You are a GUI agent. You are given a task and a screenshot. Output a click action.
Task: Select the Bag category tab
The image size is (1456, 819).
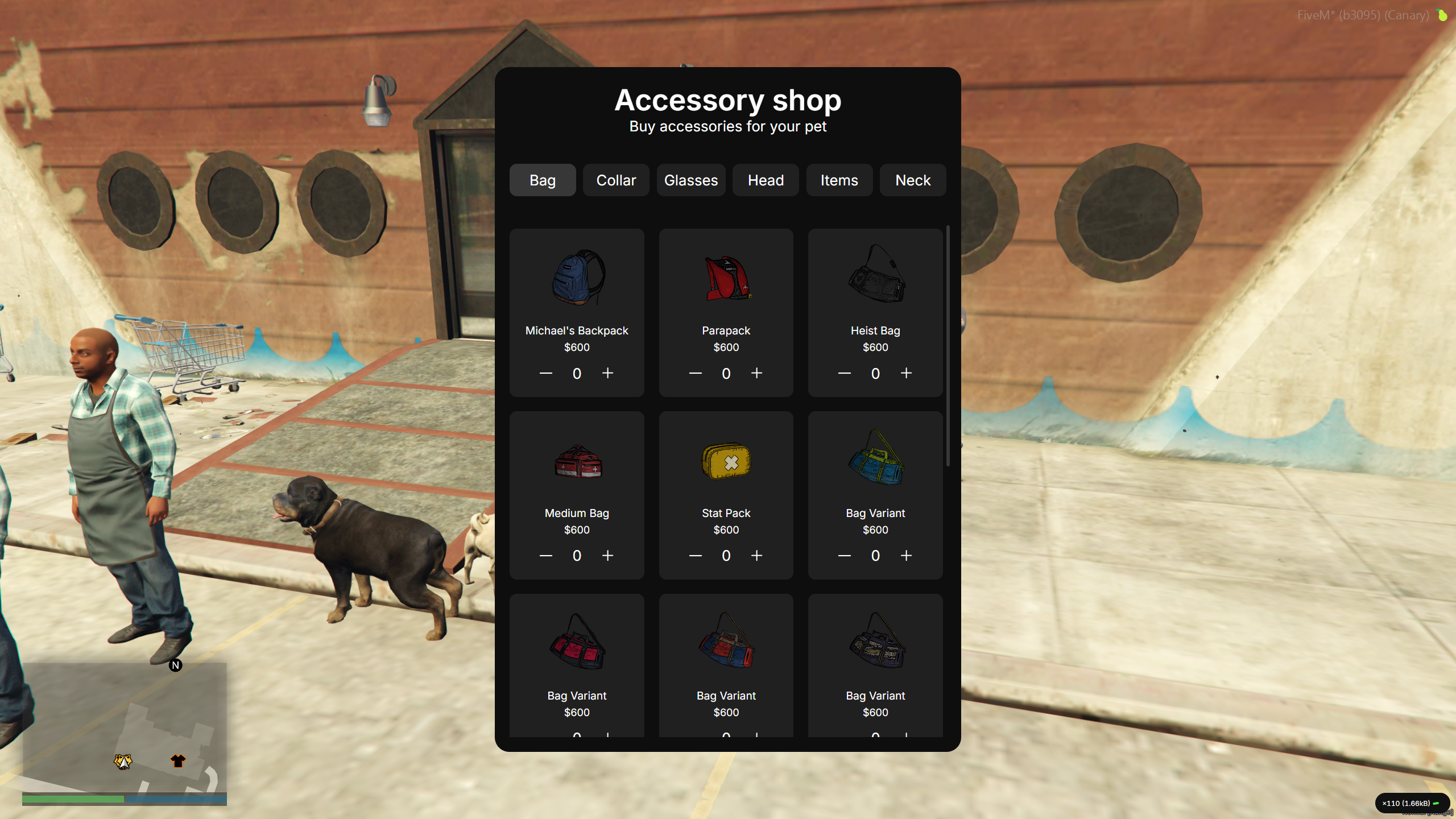pyautogui.click(x=542, y=180)
